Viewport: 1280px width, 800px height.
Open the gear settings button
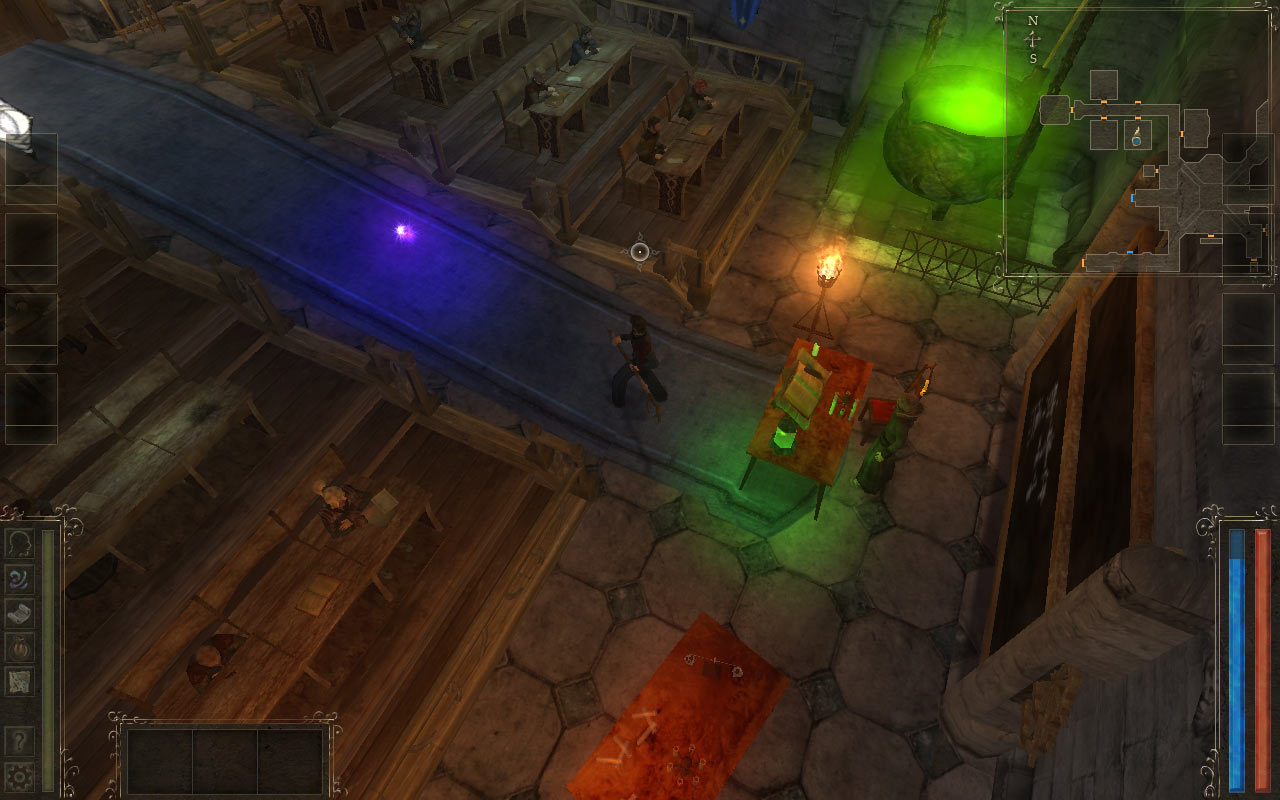[20, 775]
